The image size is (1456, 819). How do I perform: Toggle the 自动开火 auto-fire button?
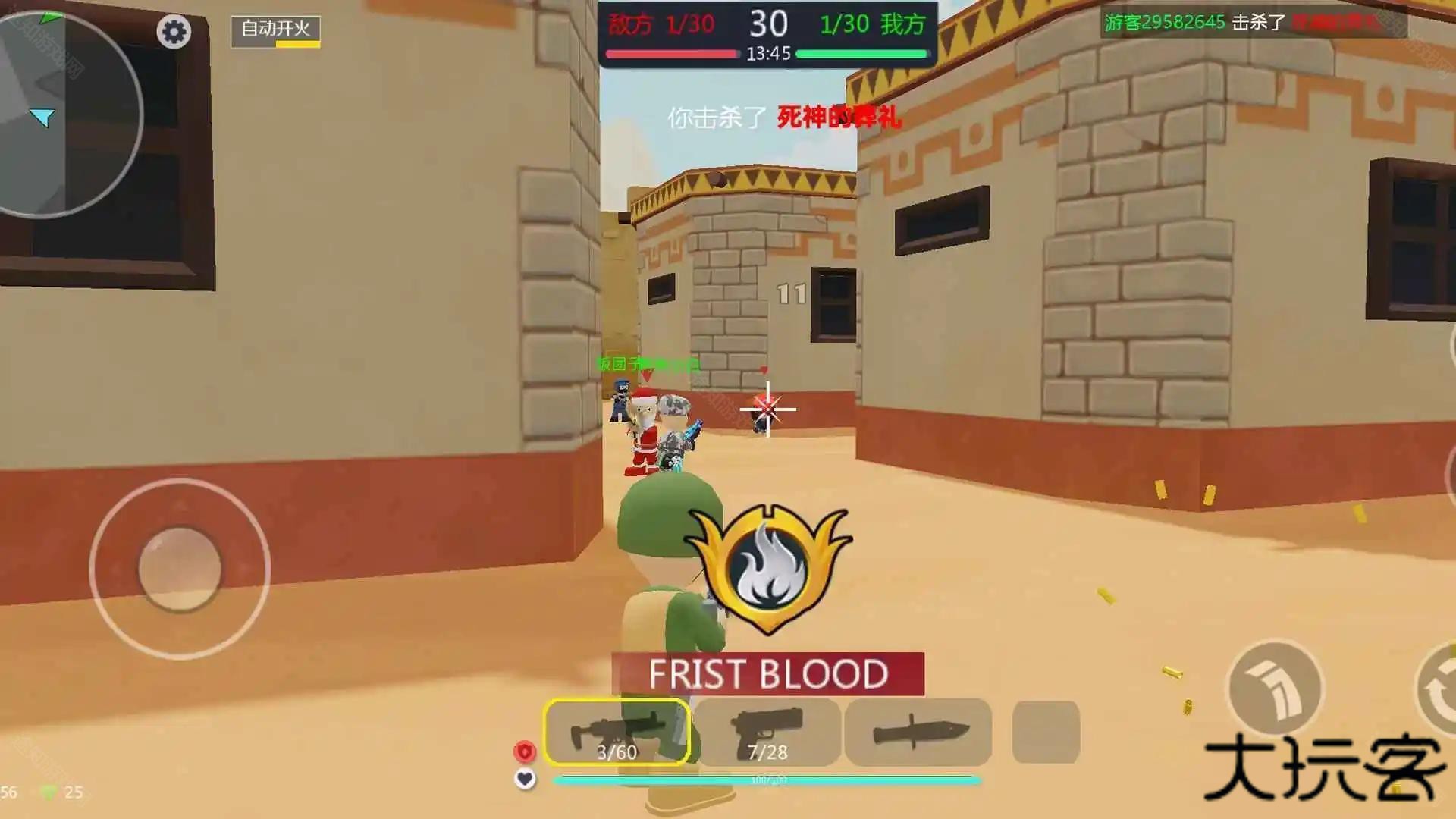coord(275,31)
